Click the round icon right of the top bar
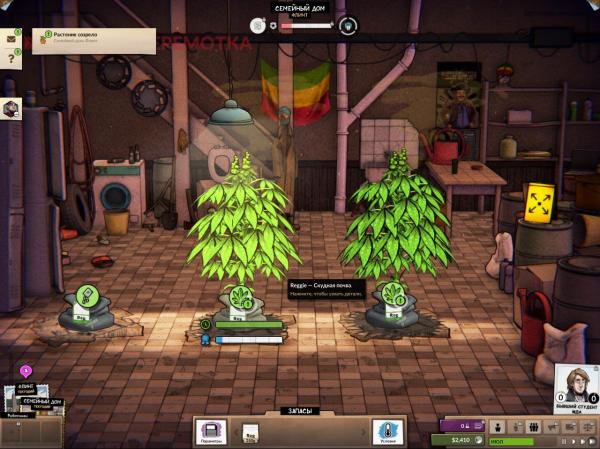Viewport: 600px width, 449px height. [x=347, y=26]
